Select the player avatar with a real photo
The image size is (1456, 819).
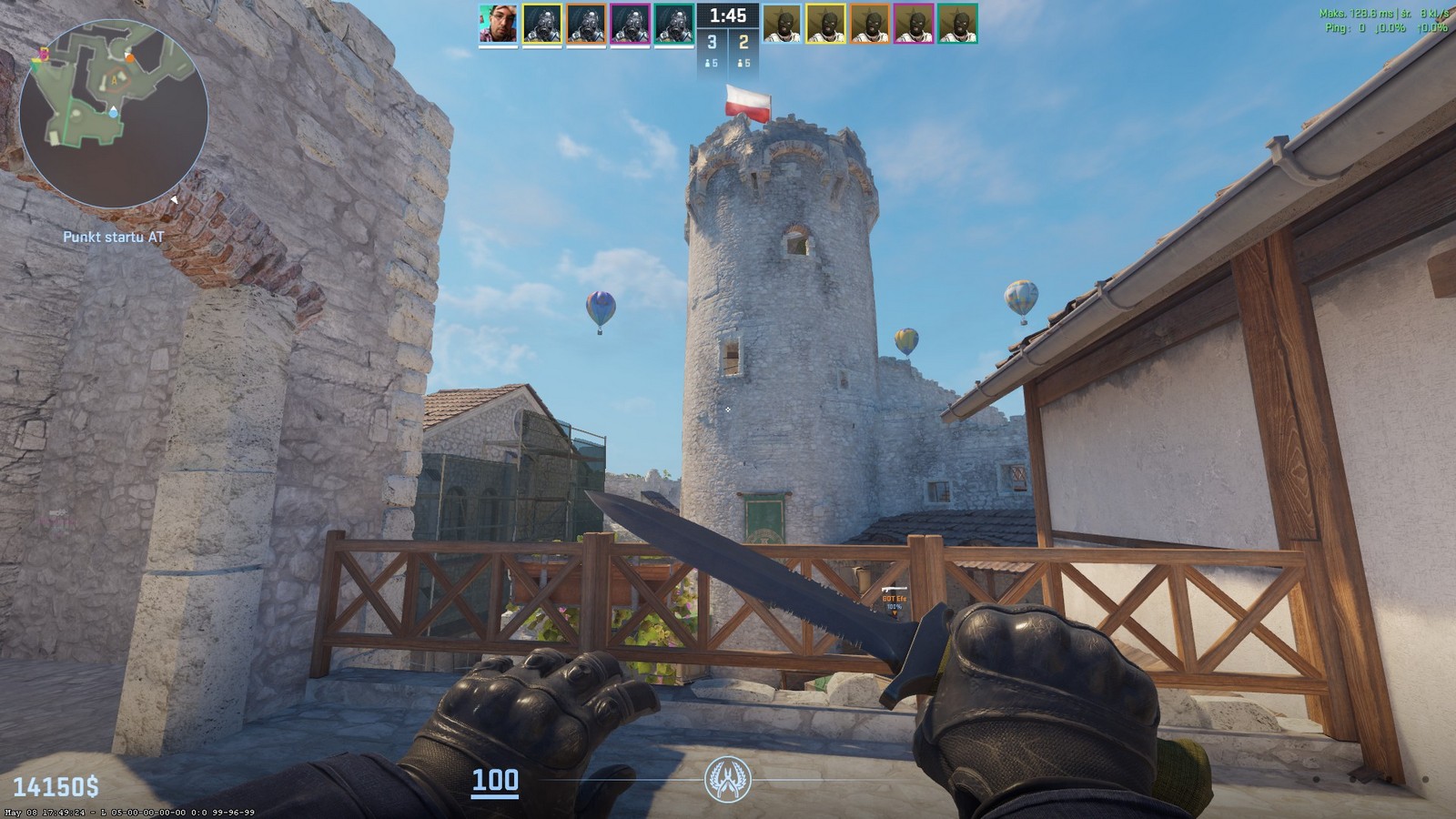pos(498,25)
